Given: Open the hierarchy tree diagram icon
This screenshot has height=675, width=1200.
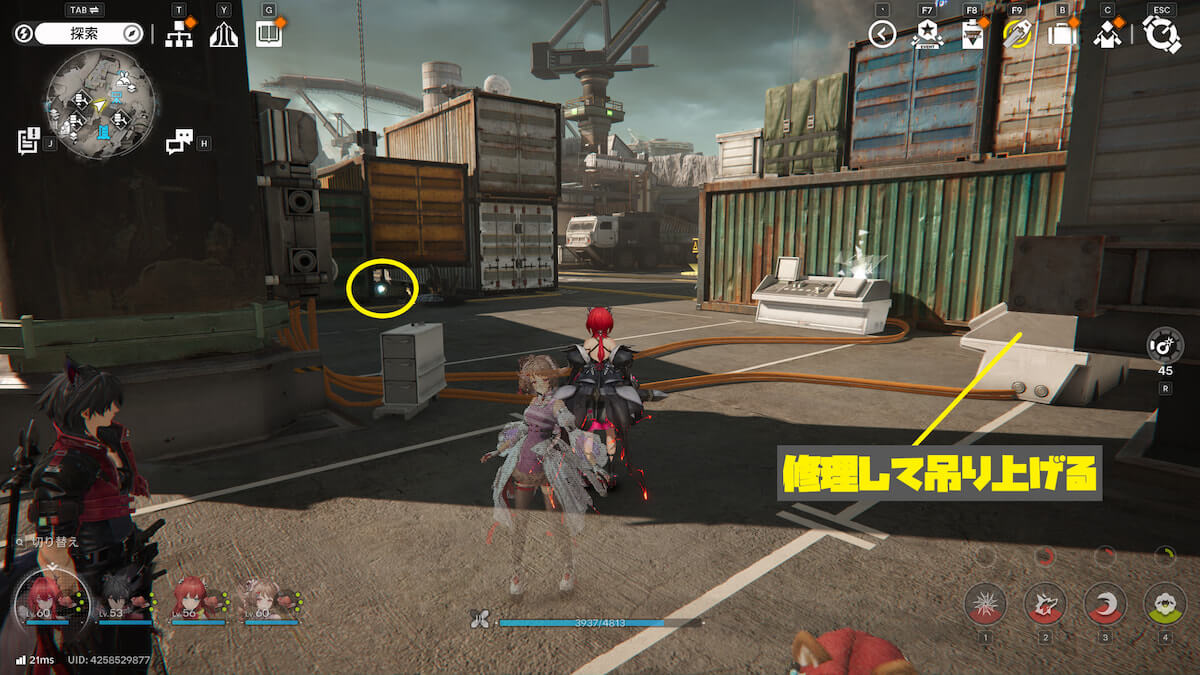Looking at the screenshot, I should point(179,35).
